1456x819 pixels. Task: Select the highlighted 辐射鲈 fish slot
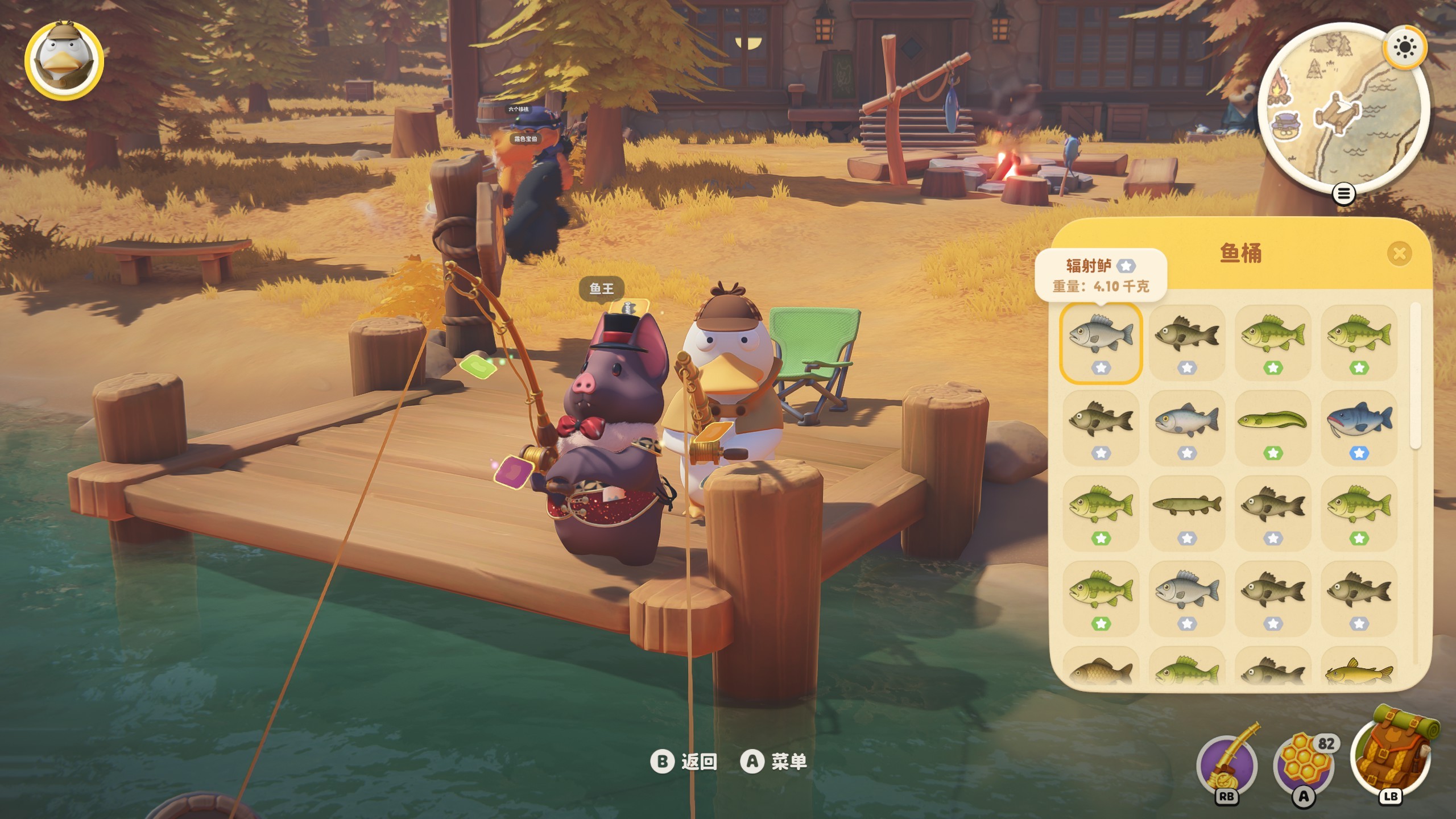coord(1101,343)
